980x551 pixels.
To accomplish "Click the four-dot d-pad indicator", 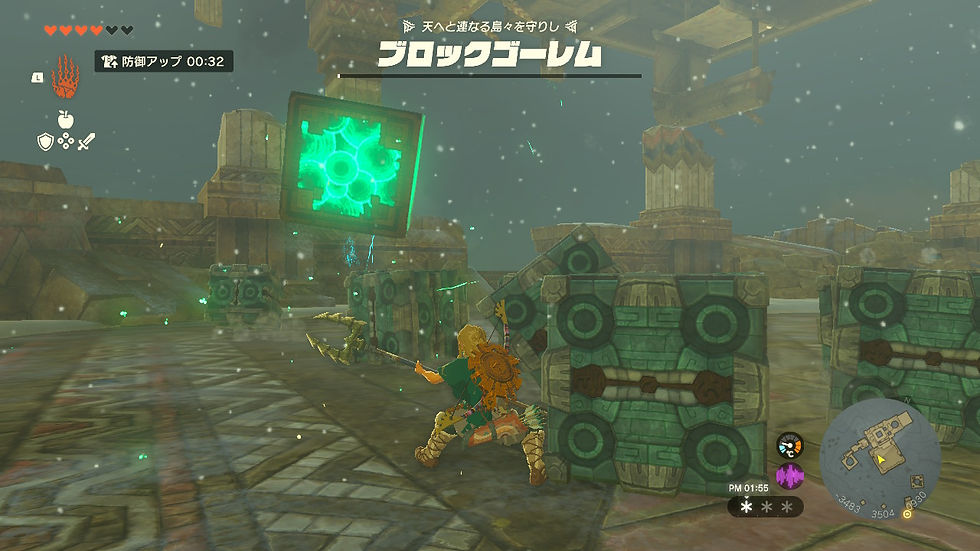I will [x=65, y=143].
